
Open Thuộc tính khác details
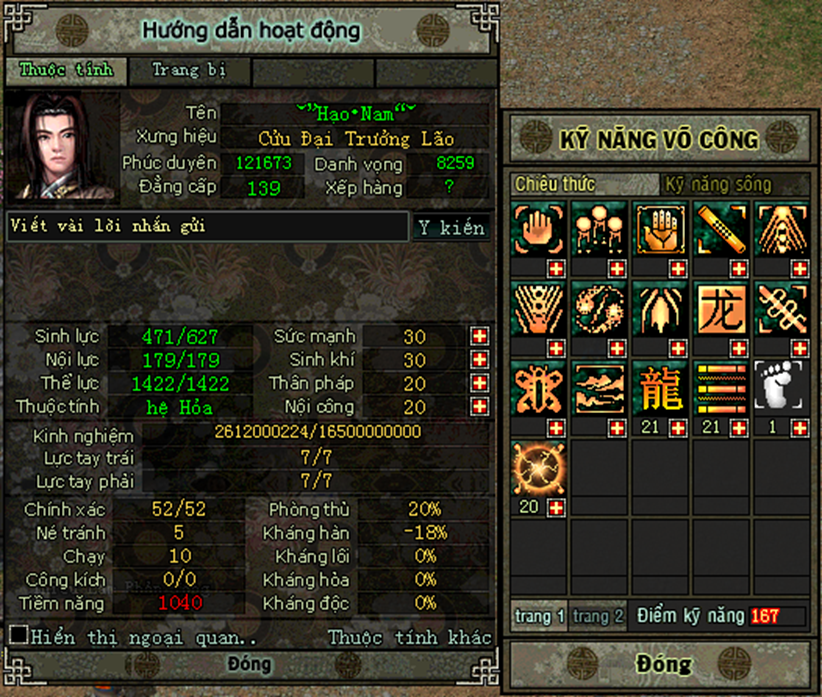pos(410,637)
